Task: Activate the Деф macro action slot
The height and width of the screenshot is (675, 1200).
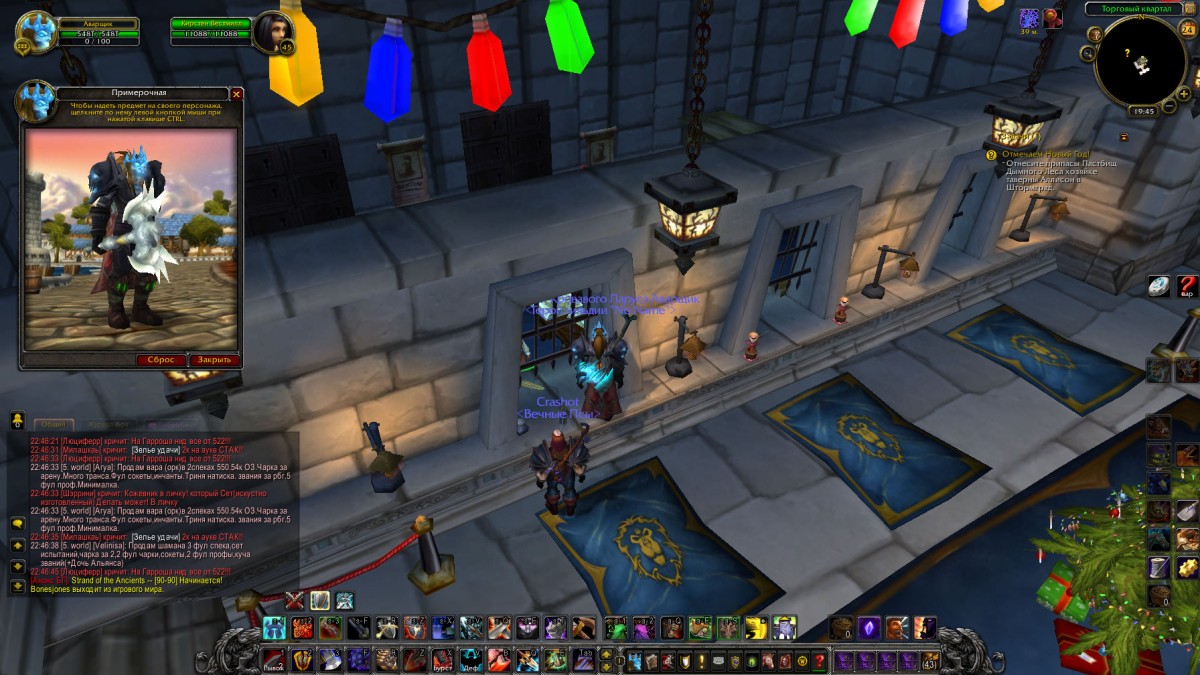Action: click(470, 660)
